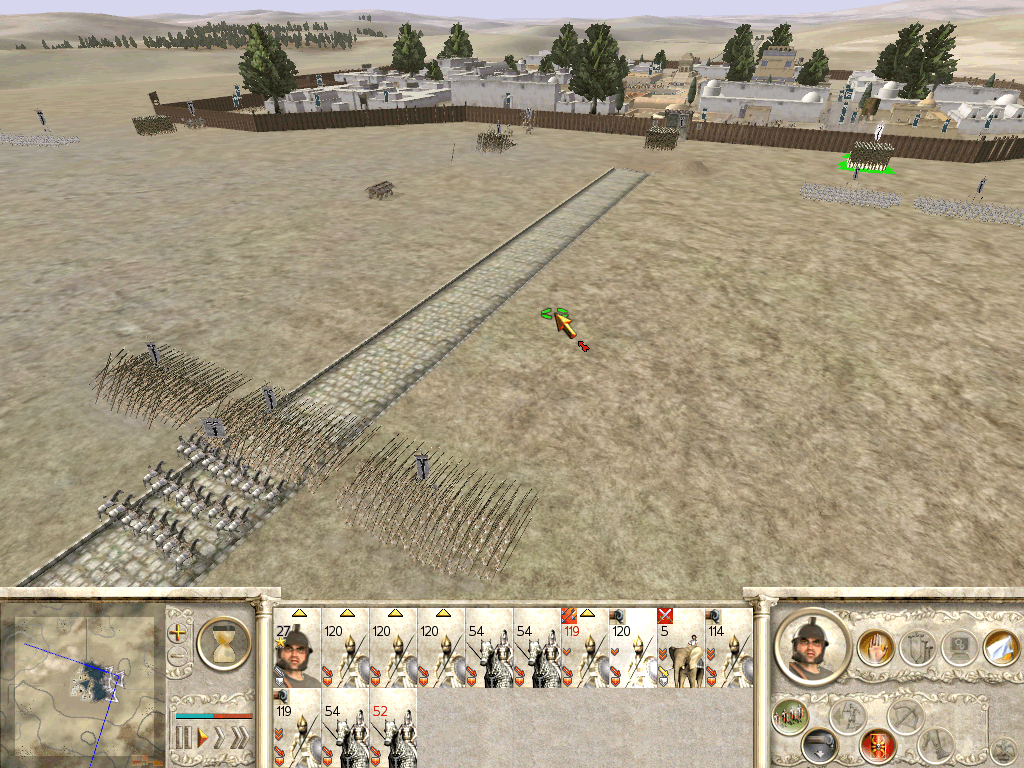Set the triple-chevron fastest game speed
This screenshot has height=768, width=1024.
240,739
